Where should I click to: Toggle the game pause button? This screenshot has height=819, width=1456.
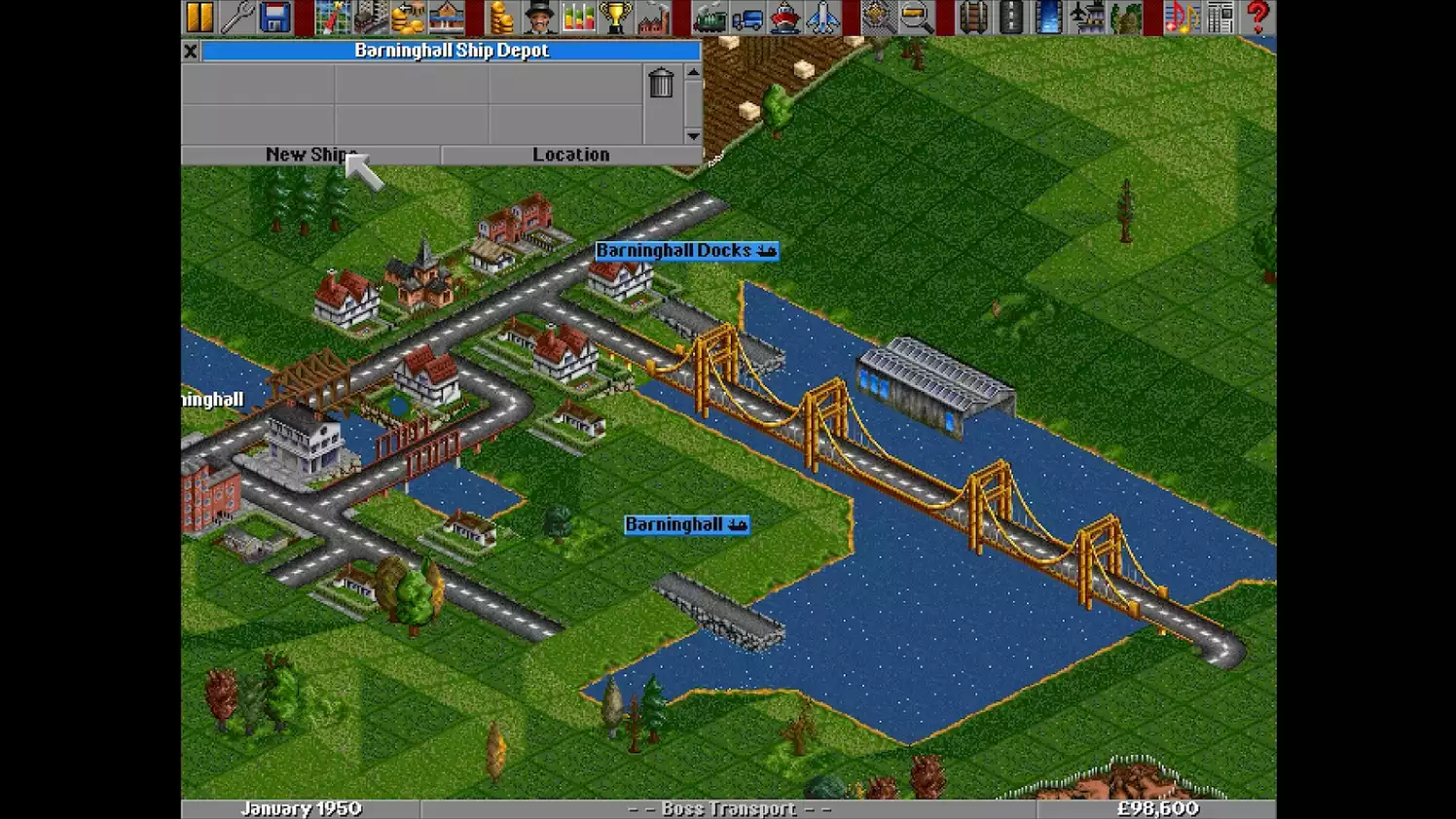click(x=201, y=16)
